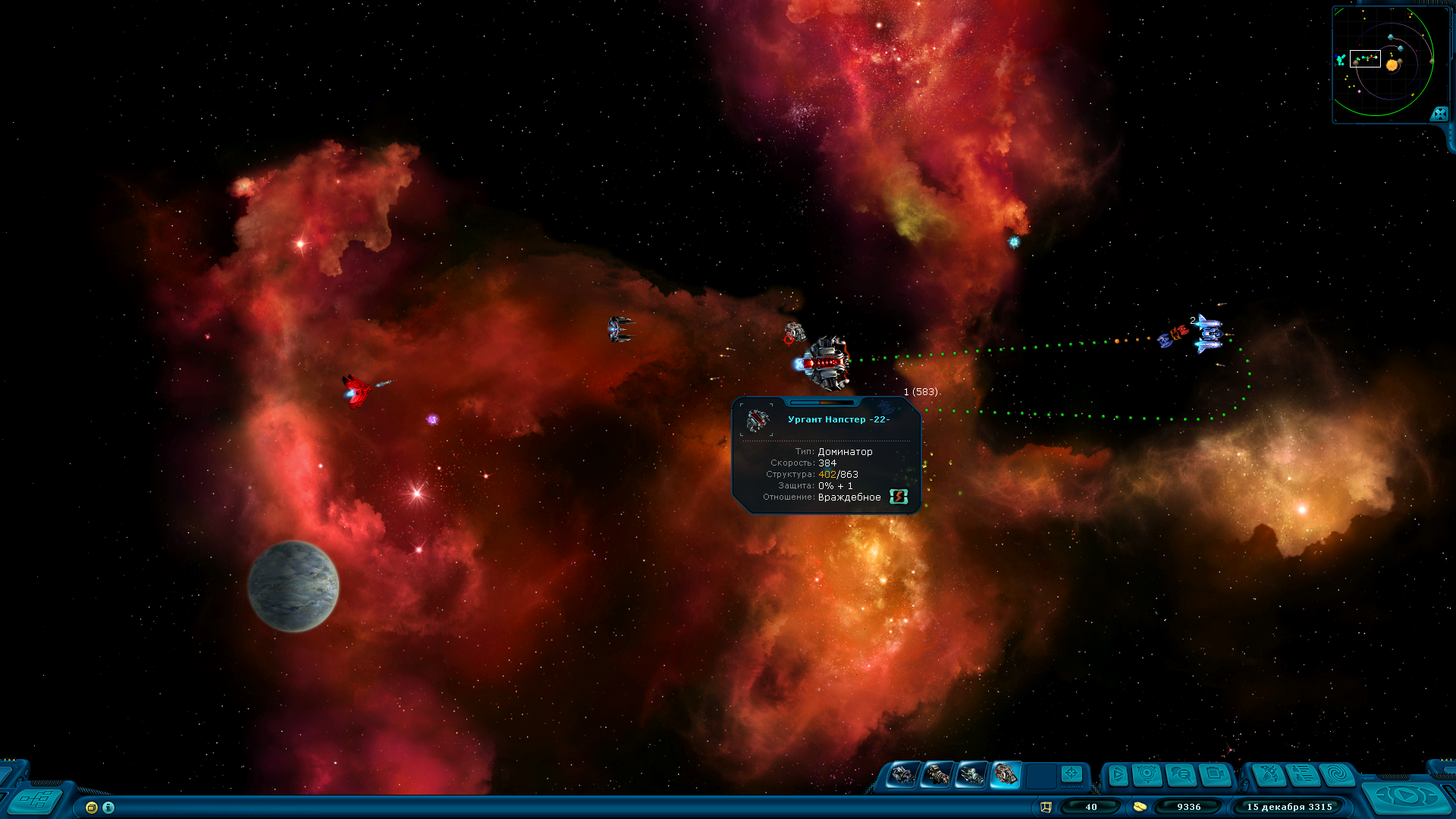Open the rocket ship screen
This screenshot has height=819, width=1456.
pos(1269,775)
